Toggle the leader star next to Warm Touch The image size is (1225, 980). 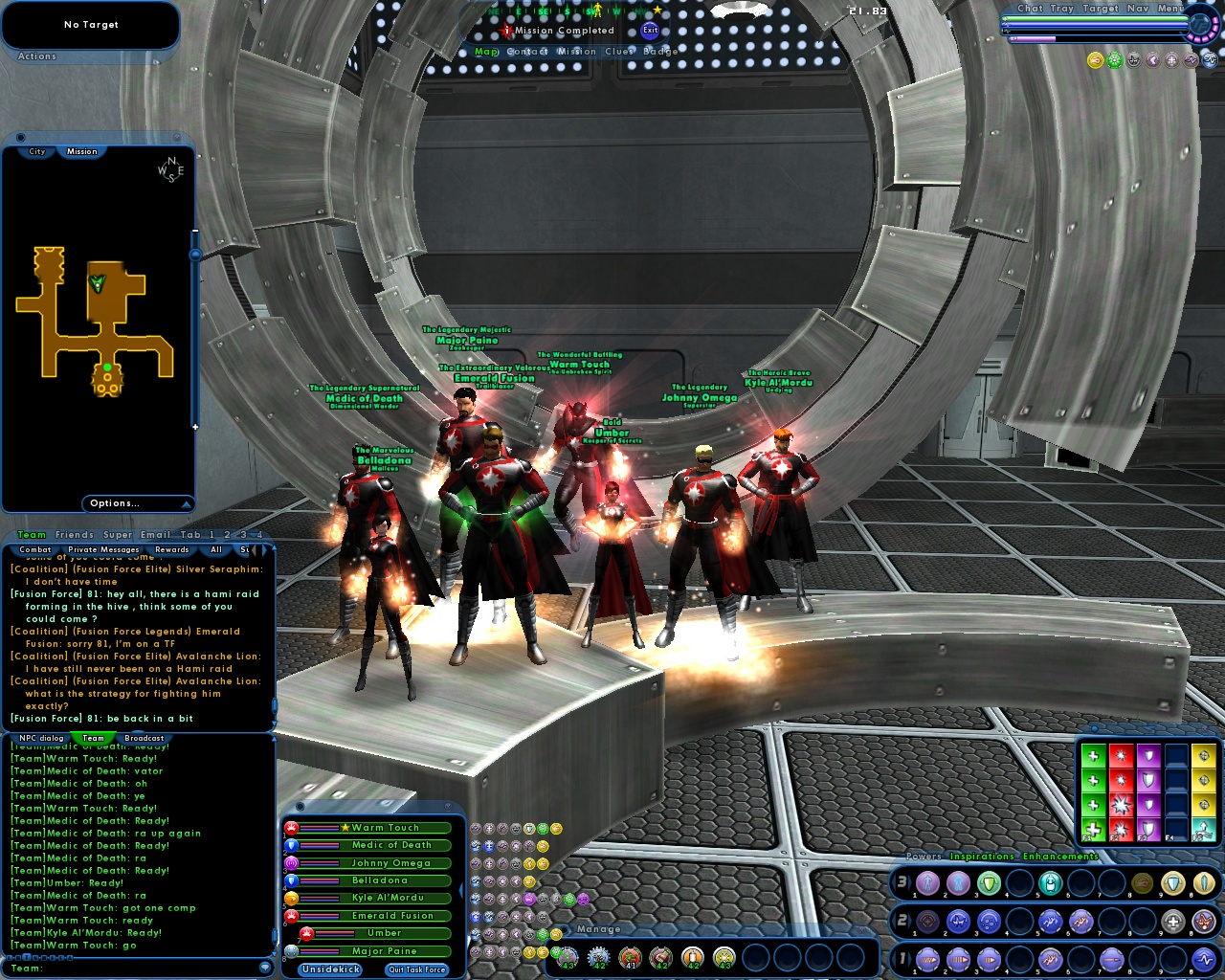tap(345, 828)
